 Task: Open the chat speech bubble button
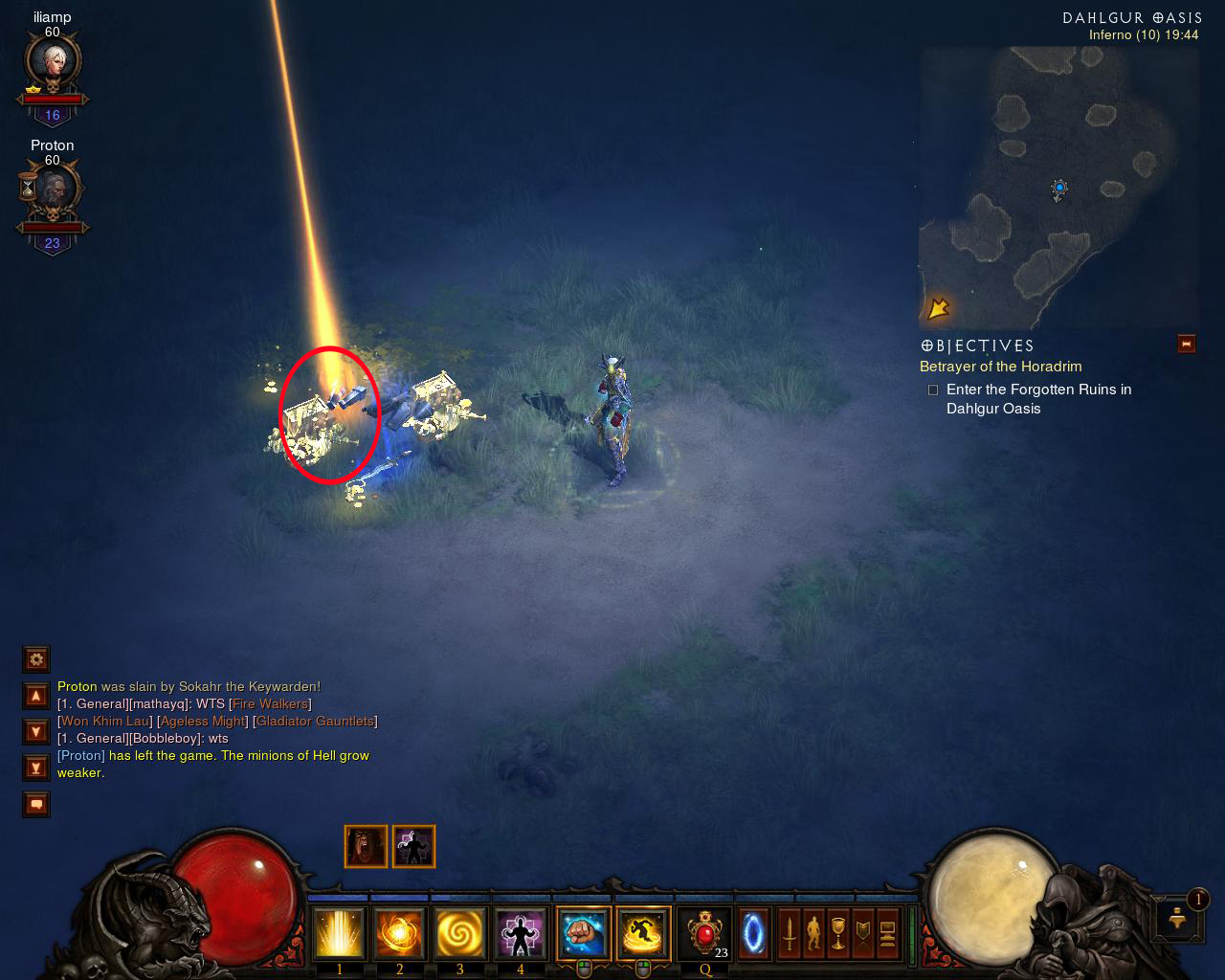point(36,805)
